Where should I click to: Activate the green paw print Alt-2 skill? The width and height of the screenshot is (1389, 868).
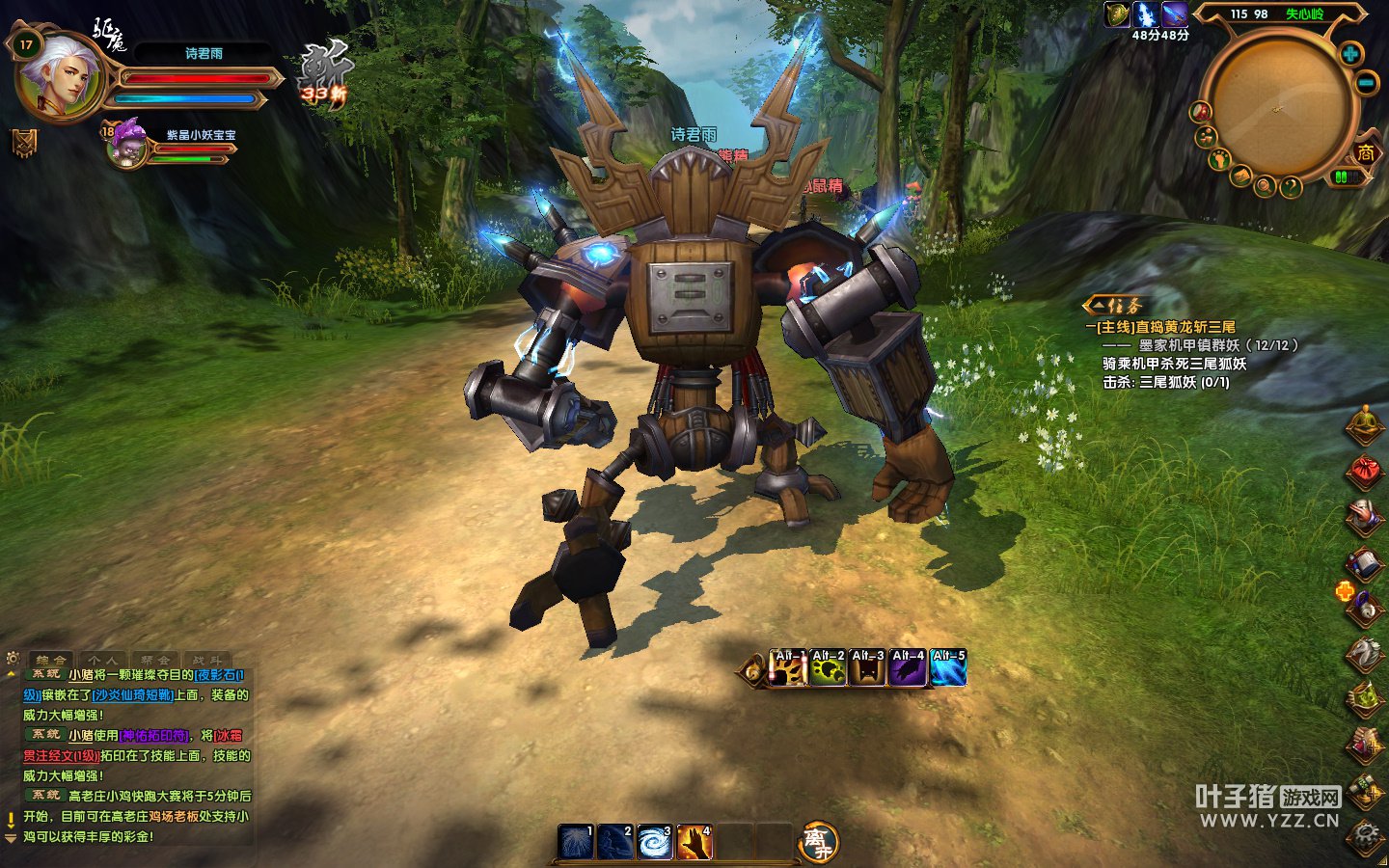pyautogui.click(x=829, y=667)
